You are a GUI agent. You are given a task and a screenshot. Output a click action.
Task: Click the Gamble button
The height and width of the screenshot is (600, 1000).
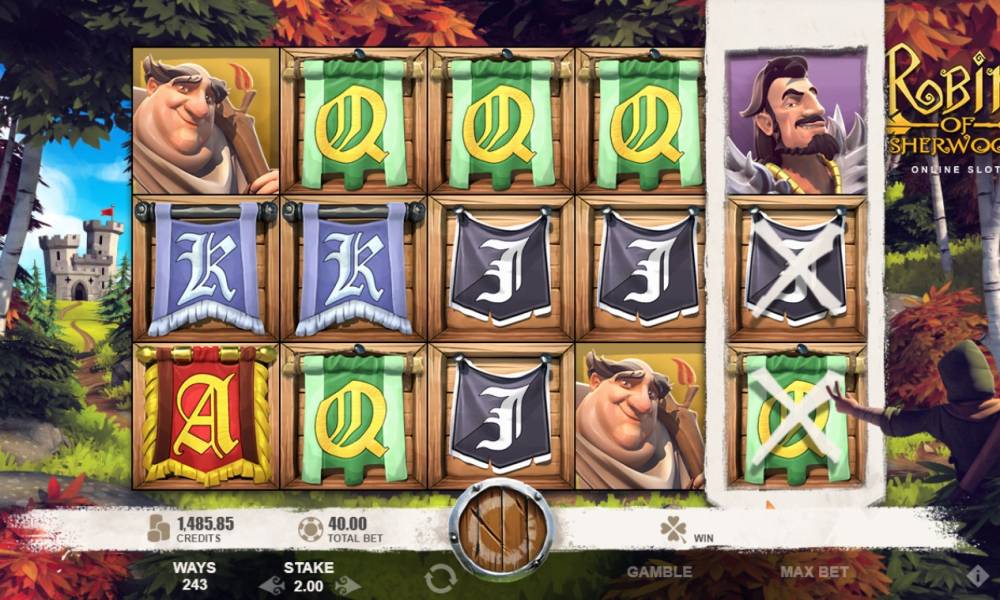tap(658, 572)
